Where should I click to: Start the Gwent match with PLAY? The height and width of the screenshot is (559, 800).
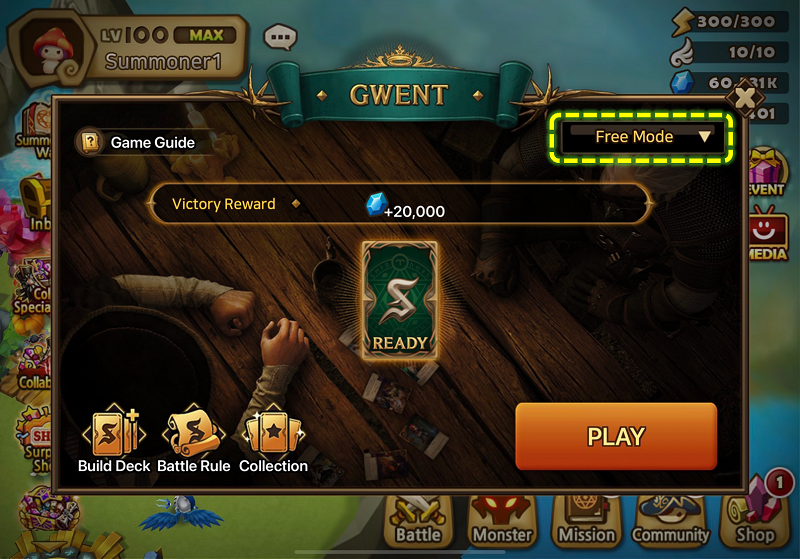coord(616,436)
